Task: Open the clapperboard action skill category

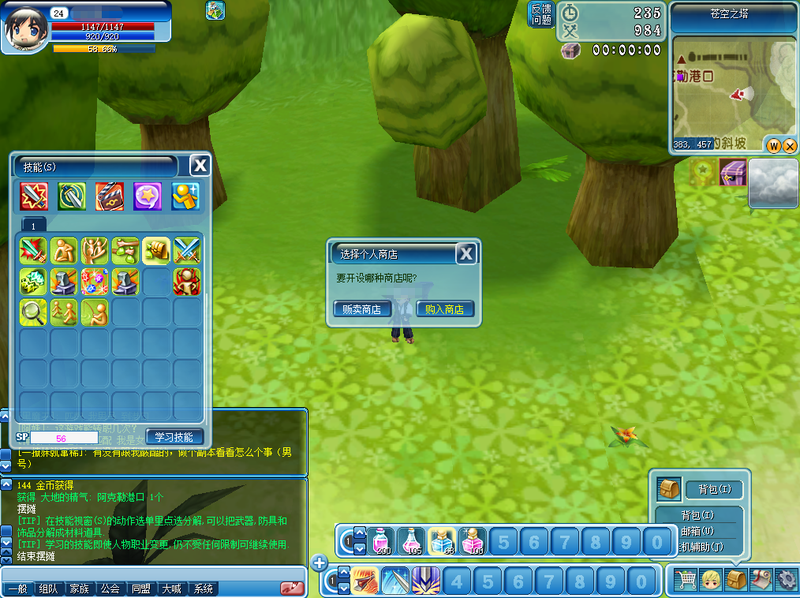Action: 110,196
